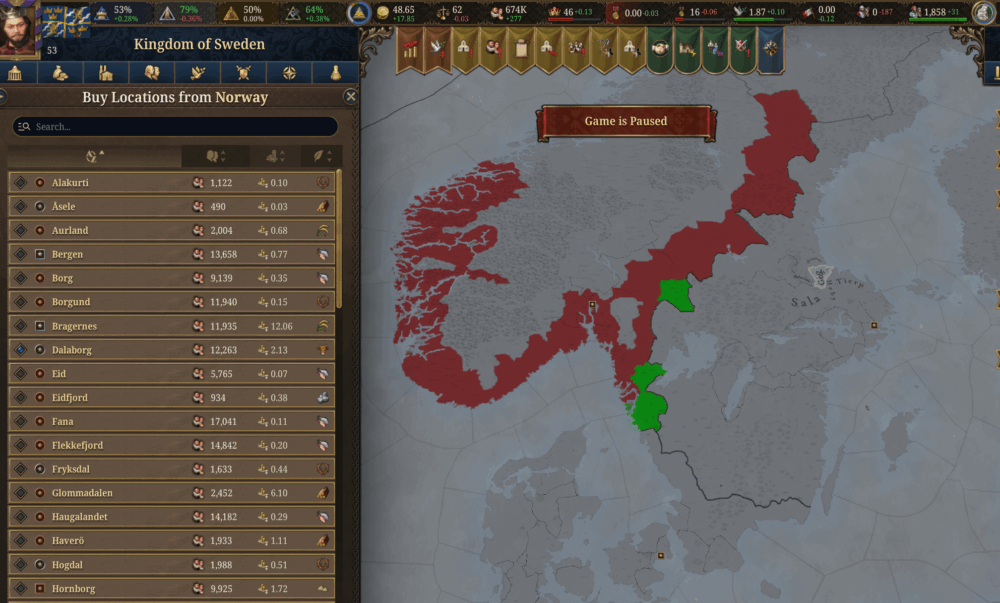Close the Buy Locations from Norway panel
The height and width of the screenshot is (603, 1000).
coord(350,97)
